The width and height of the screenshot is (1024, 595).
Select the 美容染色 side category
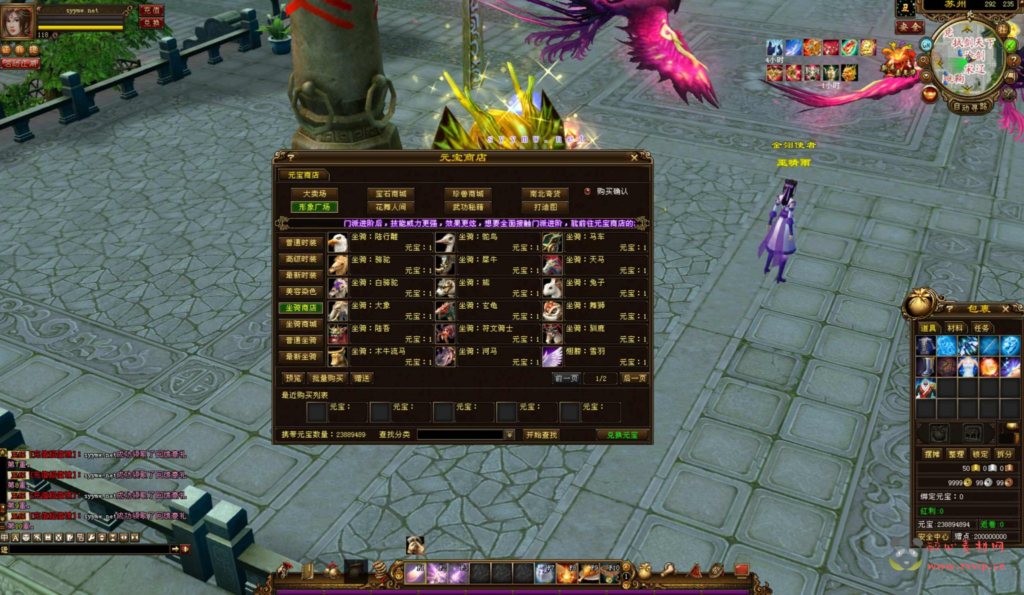pos(301,291)
